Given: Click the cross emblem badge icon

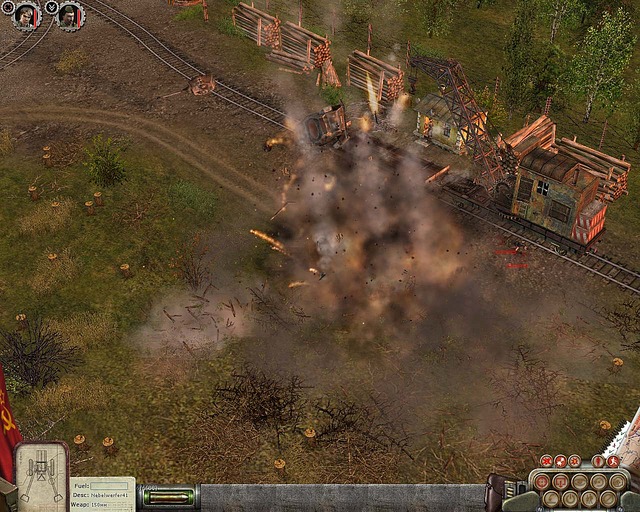Looking at the screenshot, I should pyautogui.click(x=7, y=7).
